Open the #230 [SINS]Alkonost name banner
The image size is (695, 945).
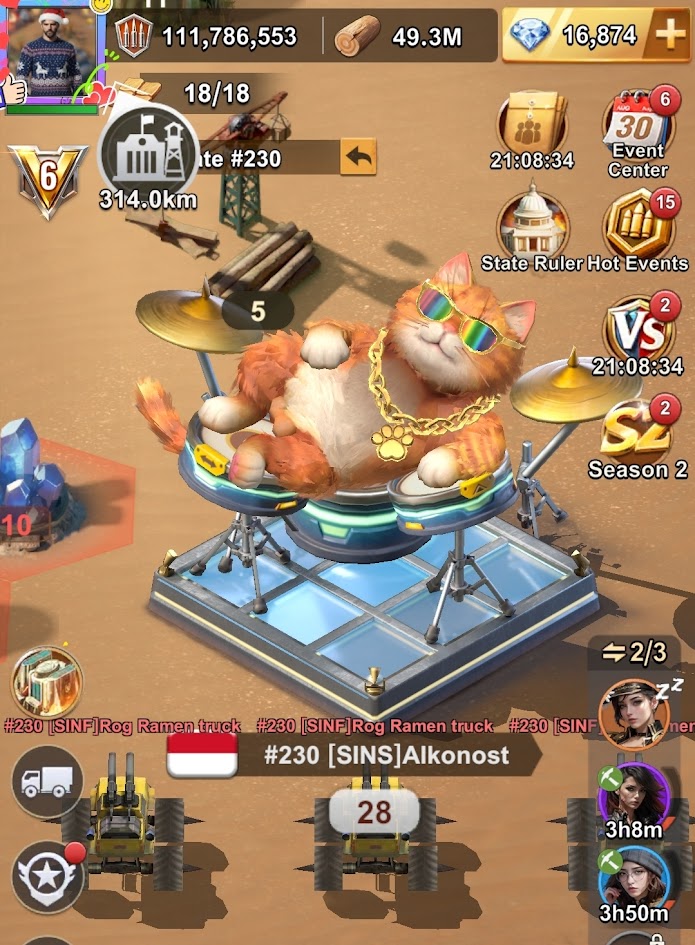point(385,756)
